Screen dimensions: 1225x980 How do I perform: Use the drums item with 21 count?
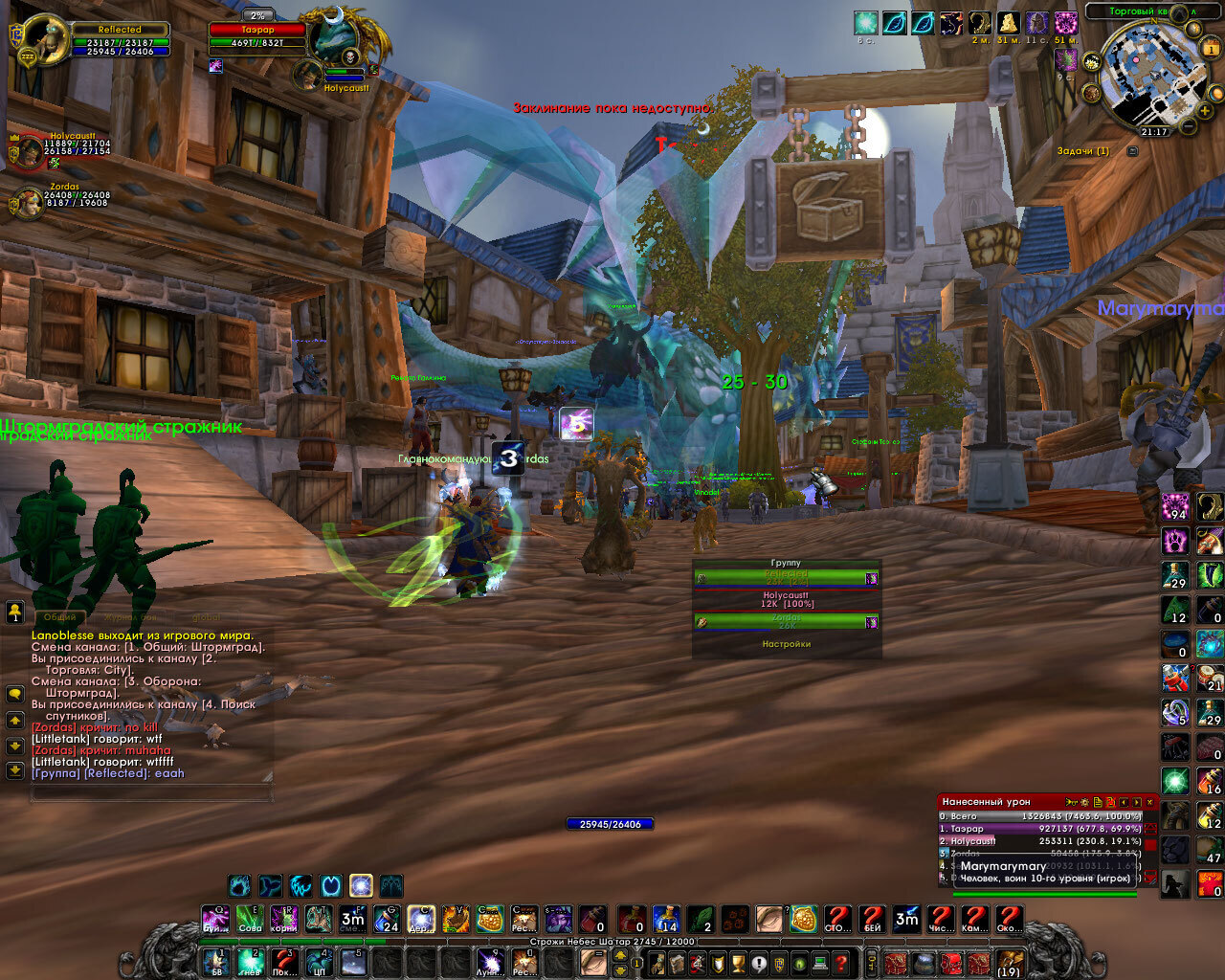click(x=1210, y=678)
